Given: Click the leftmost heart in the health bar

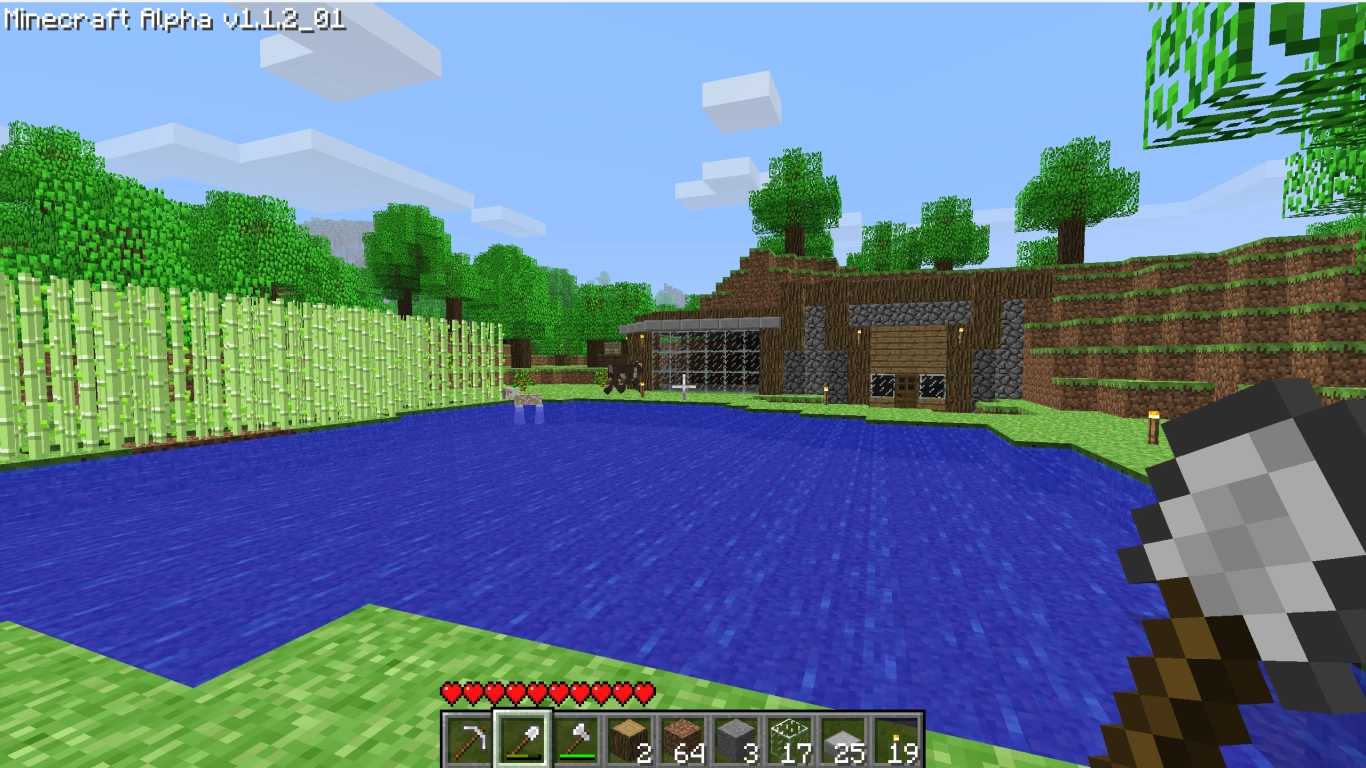Looking at the screenshot, I should (x=452, y=690).
